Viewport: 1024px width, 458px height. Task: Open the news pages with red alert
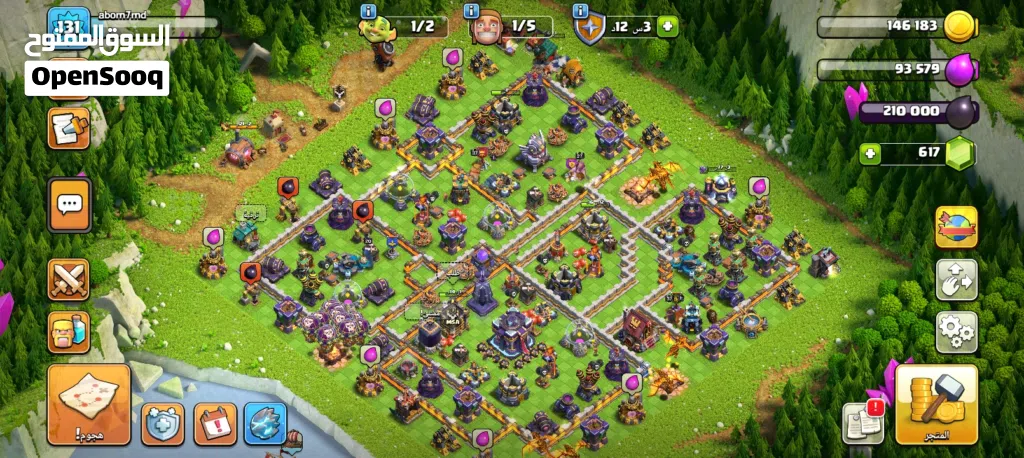point(861,423)
